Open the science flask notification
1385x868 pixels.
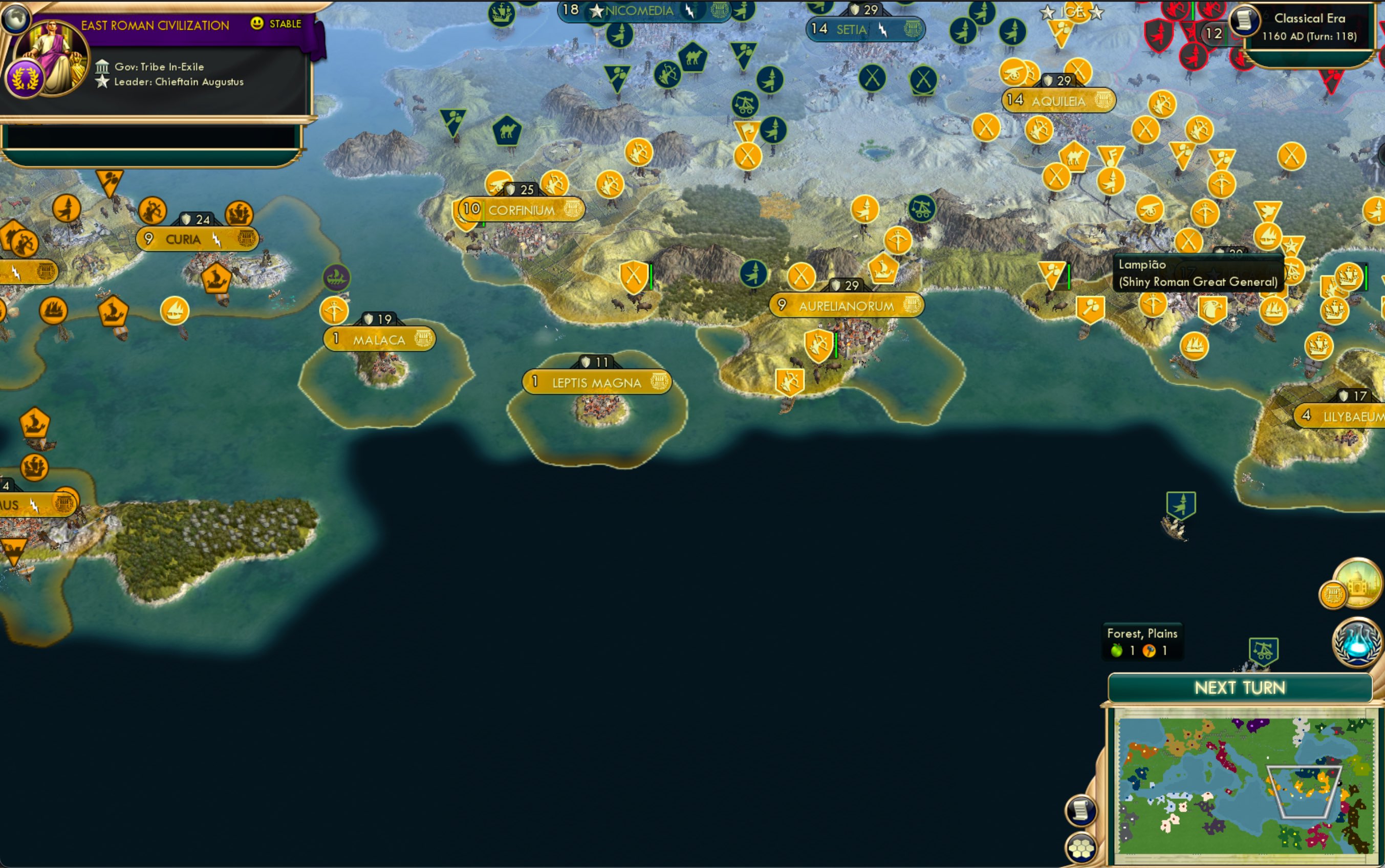tap(1357, 643)
